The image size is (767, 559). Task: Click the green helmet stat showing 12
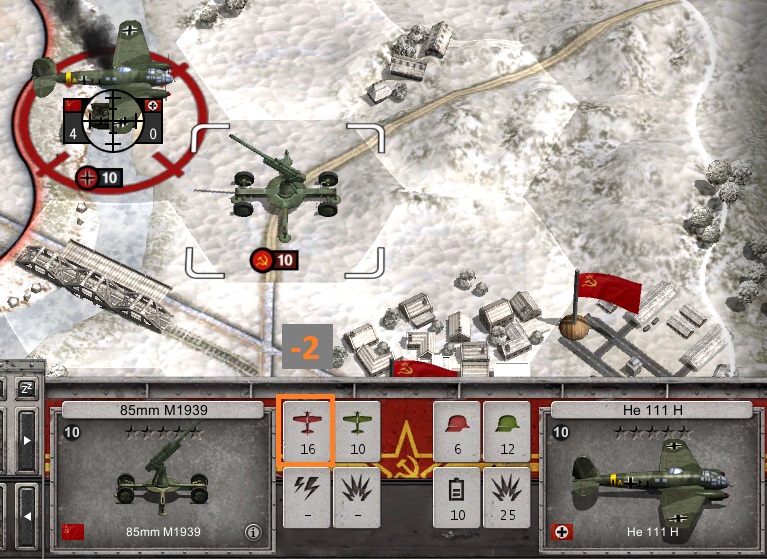pyautogui.click(x=507, y=432)
